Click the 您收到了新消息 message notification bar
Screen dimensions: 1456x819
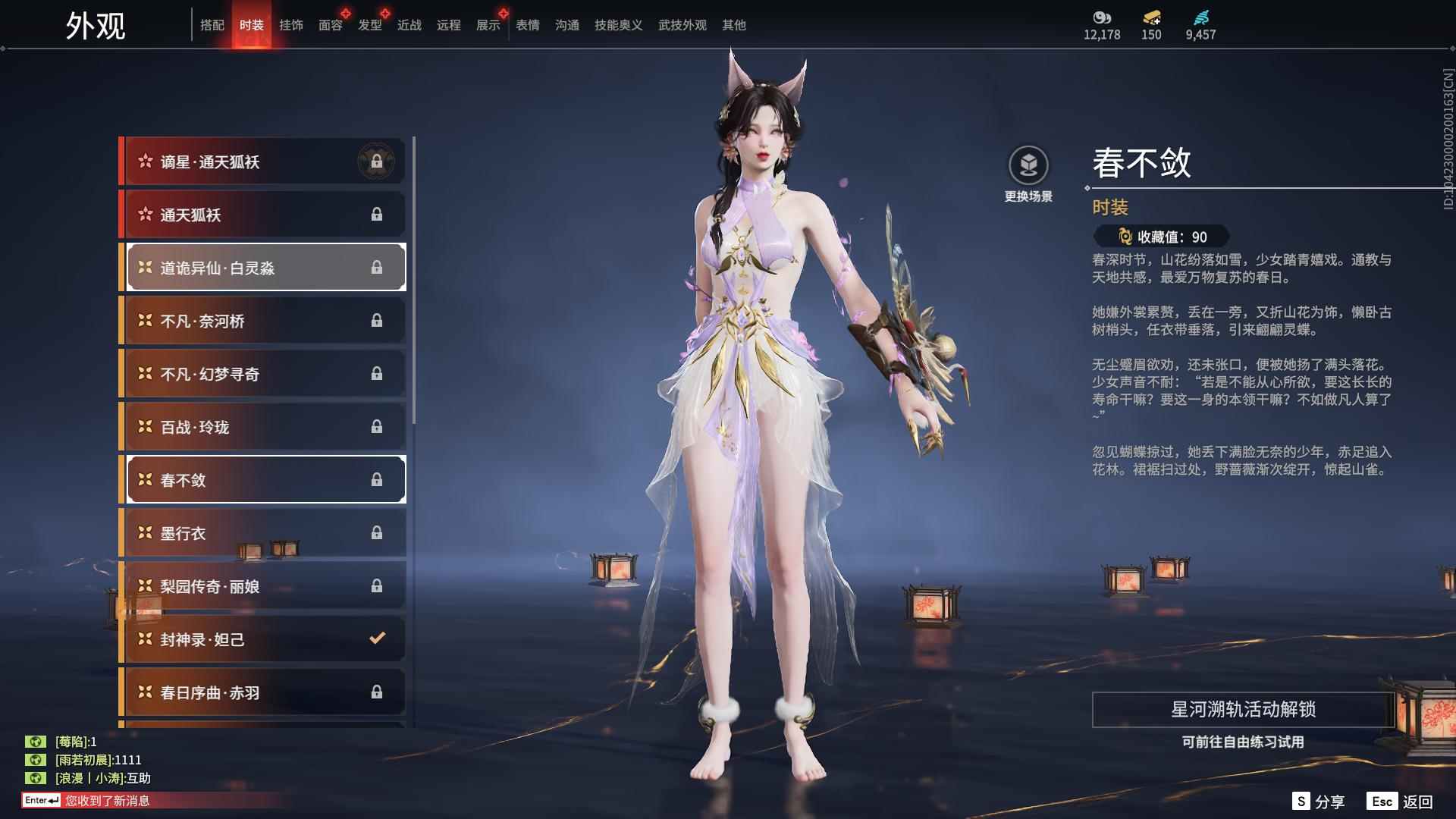pos(106,800)
